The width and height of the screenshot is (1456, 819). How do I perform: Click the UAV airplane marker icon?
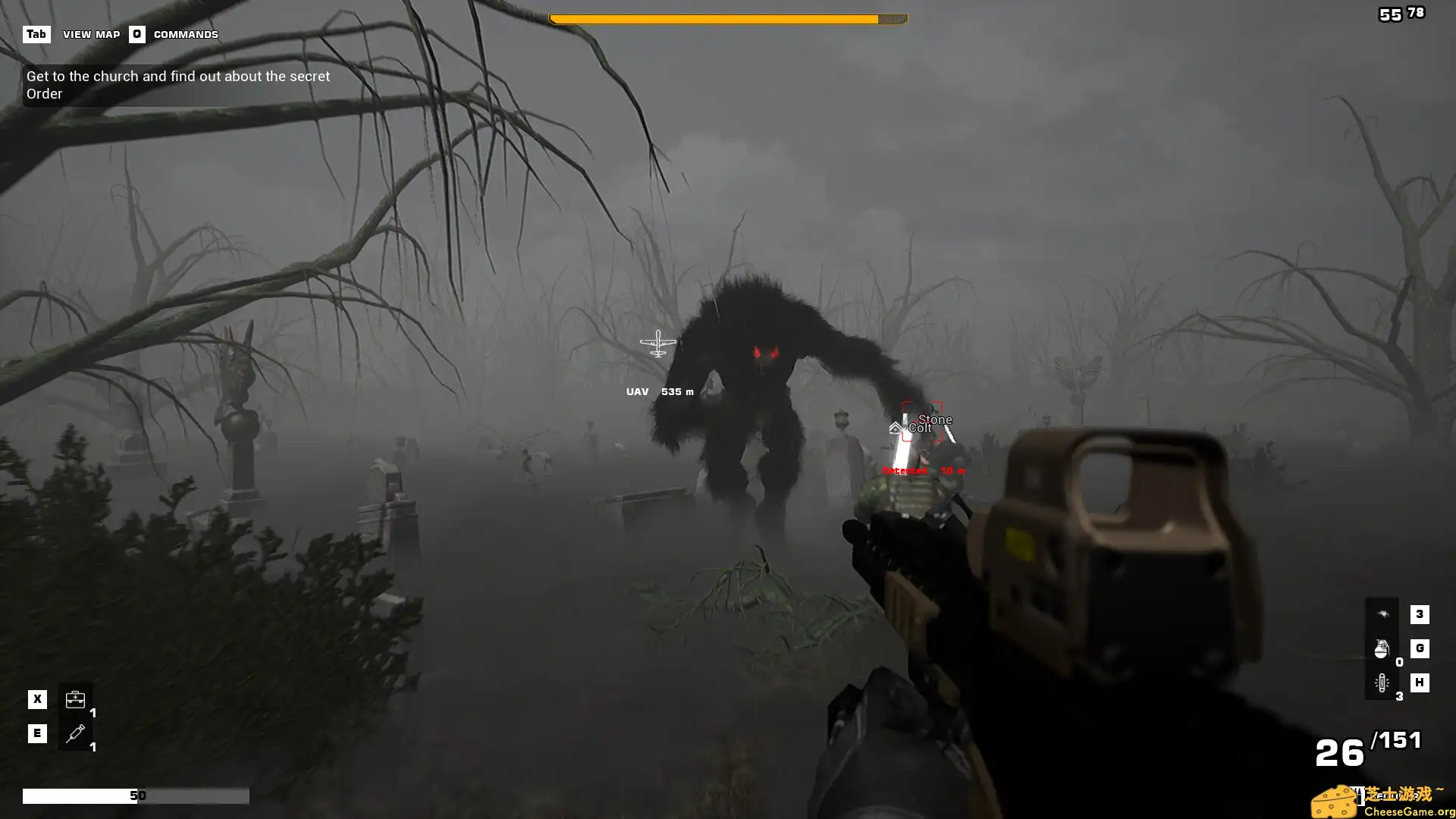658,343
